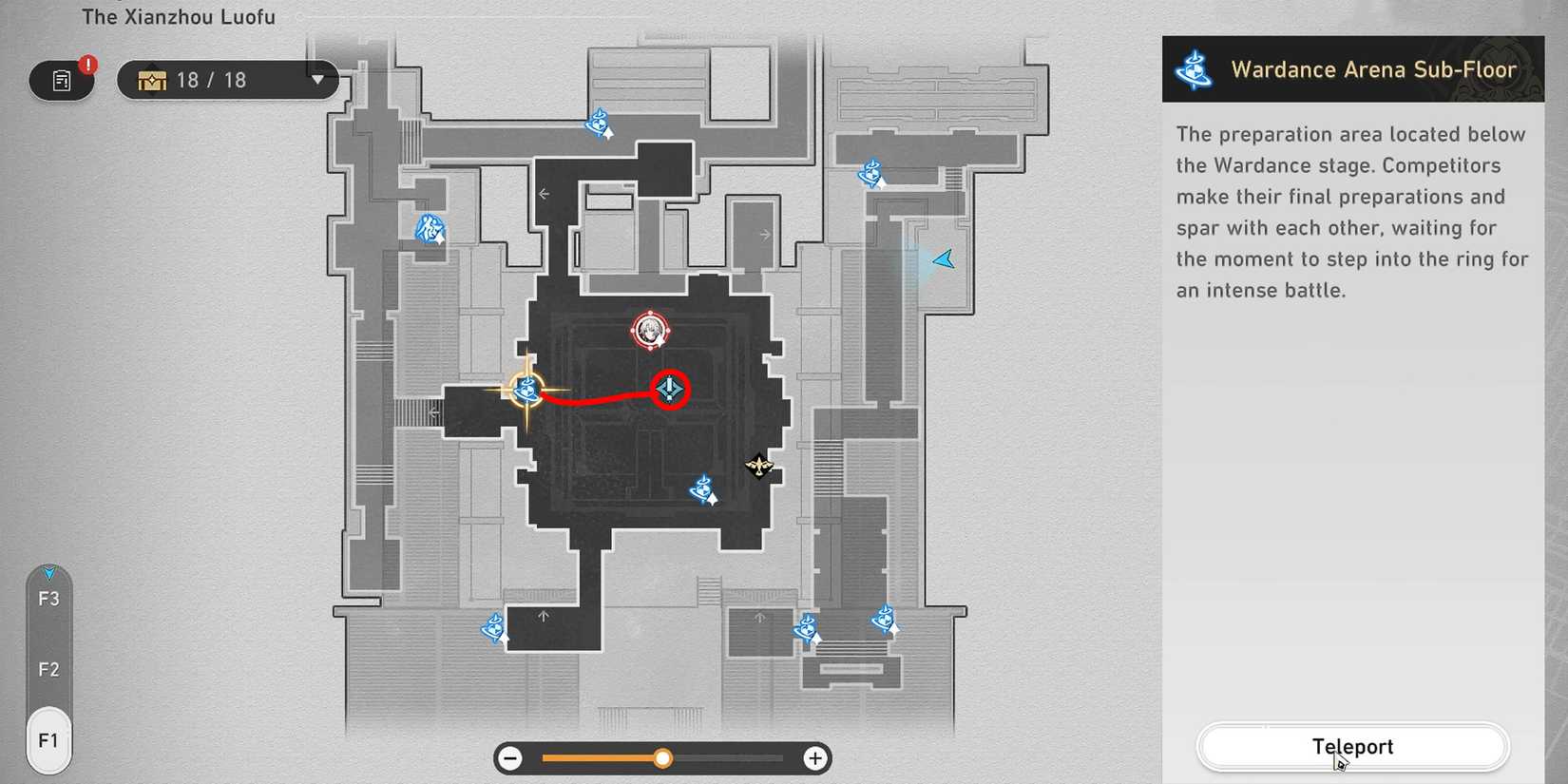This screenshot has height=784, width=1568.
Task: Zoom out using the minus button
Action: 510,758
